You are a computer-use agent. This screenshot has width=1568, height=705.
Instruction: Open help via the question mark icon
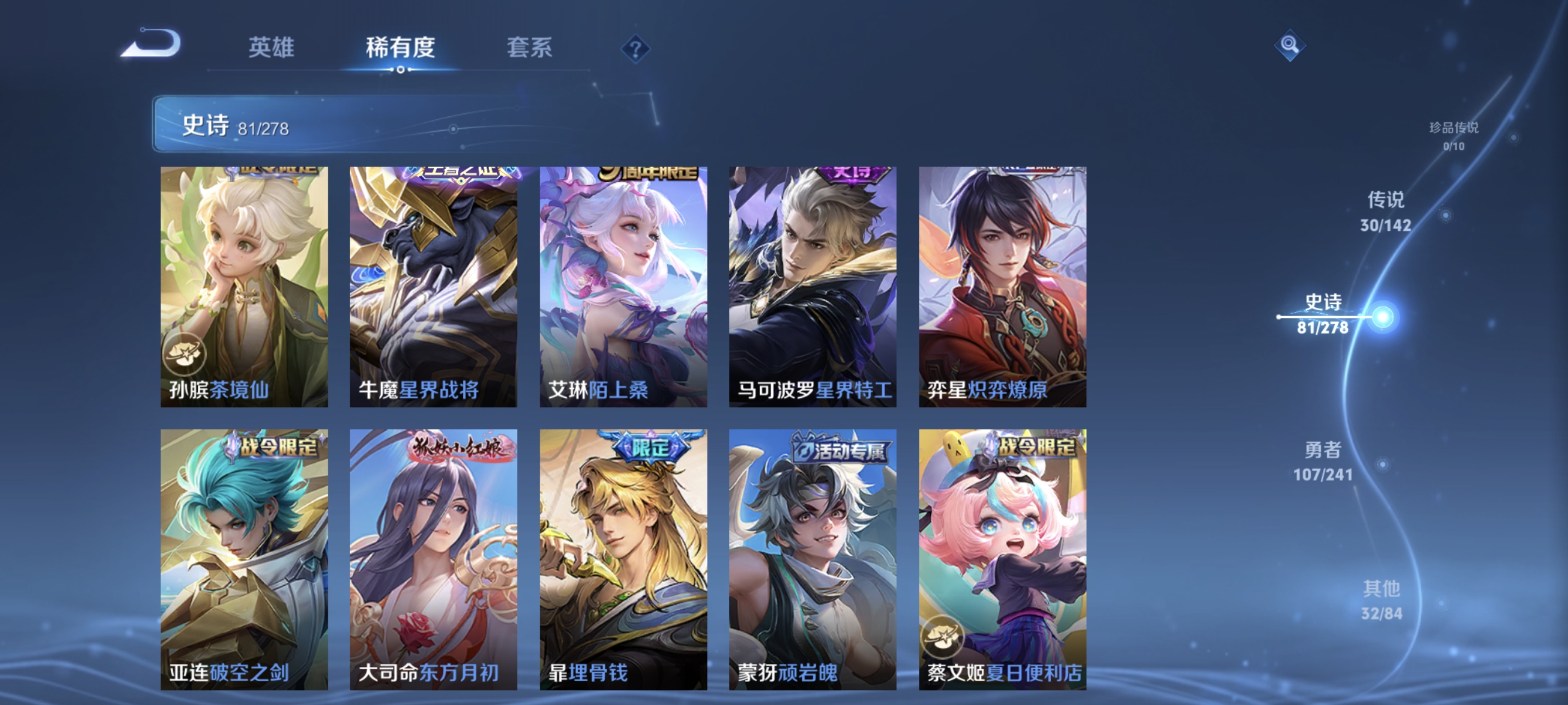point(635,51)
